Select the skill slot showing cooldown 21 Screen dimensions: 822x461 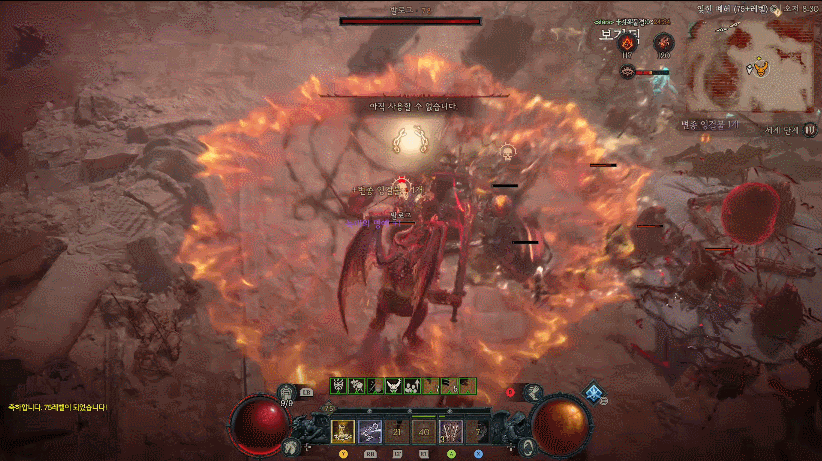397,431
